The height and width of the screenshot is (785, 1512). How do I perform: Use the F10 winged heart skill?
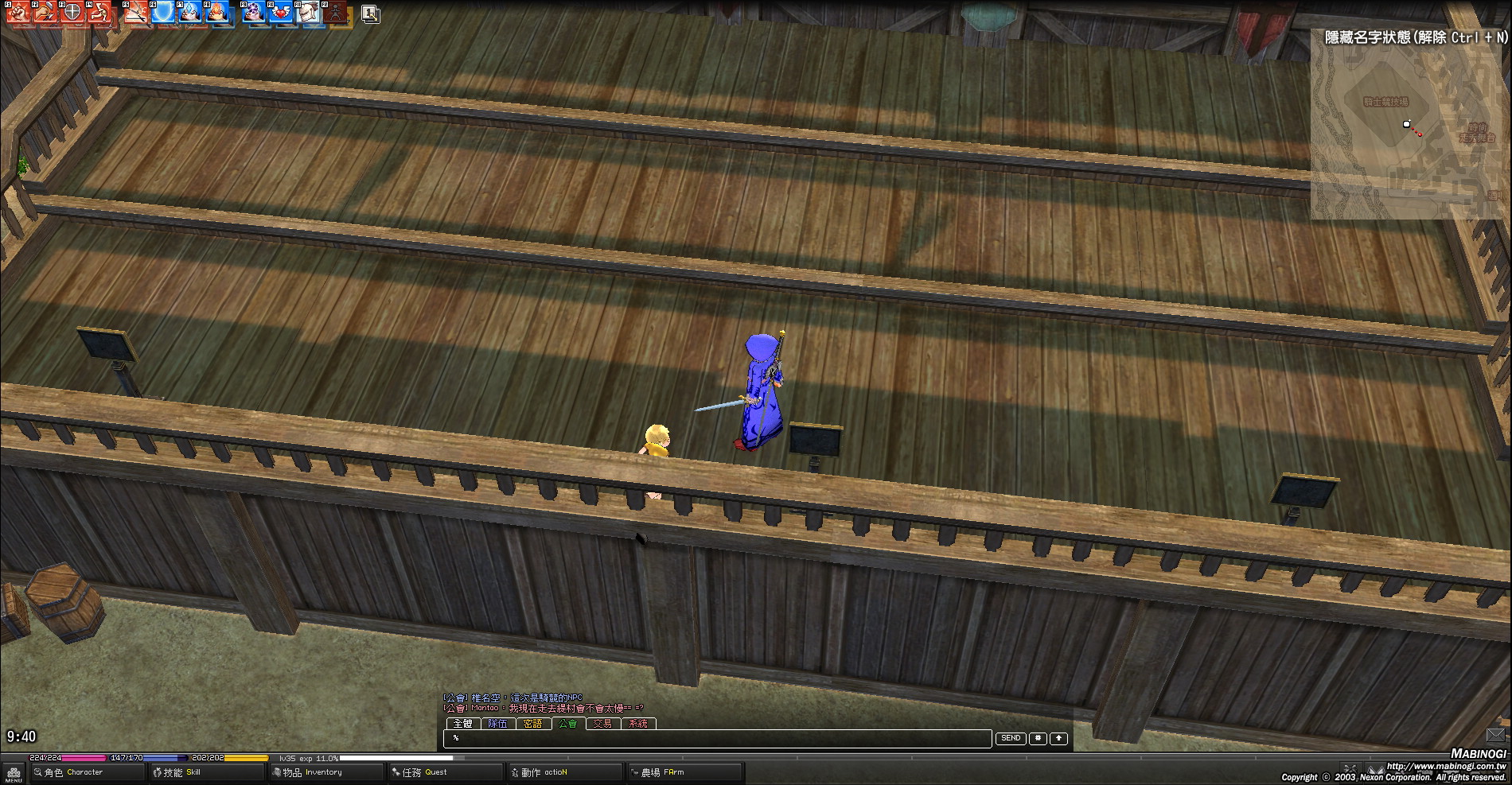point(280,13)
